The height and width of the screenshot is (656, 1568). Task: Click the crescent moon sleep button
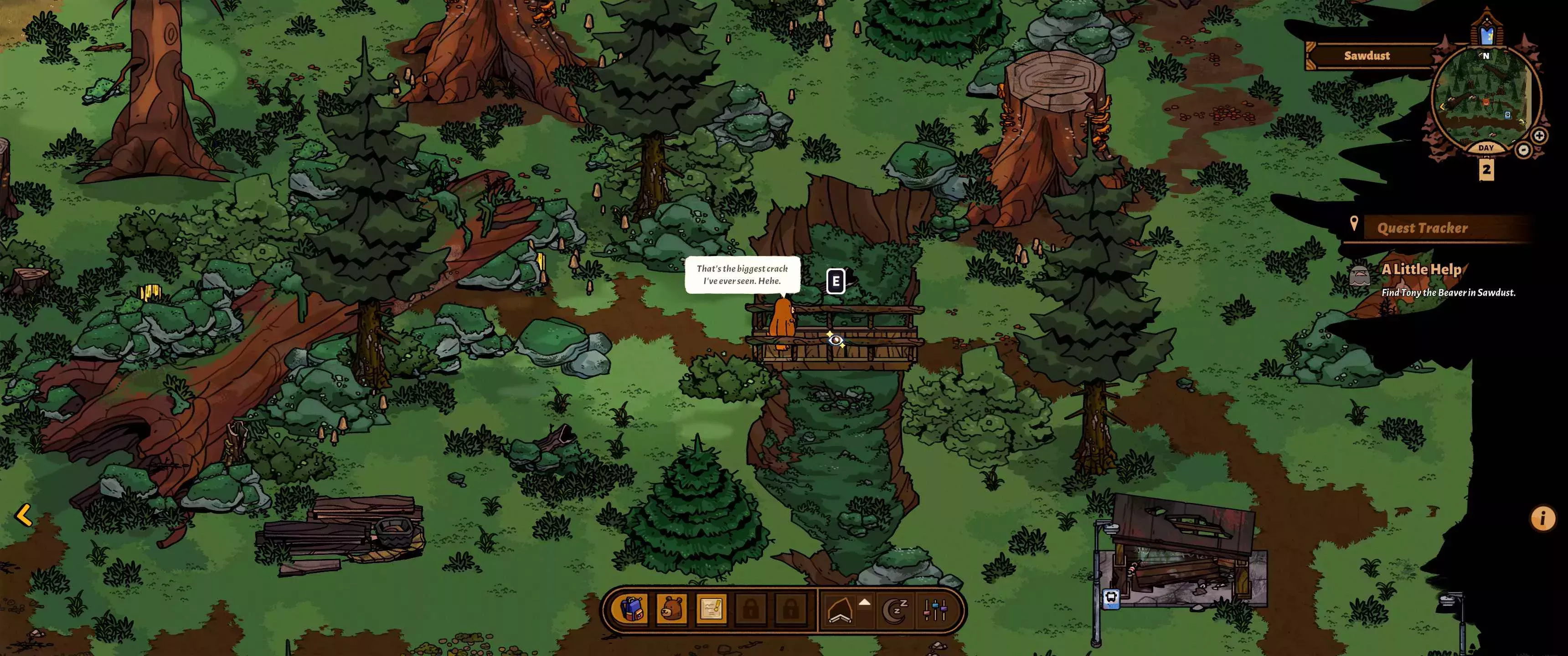(x=895, y=610)
